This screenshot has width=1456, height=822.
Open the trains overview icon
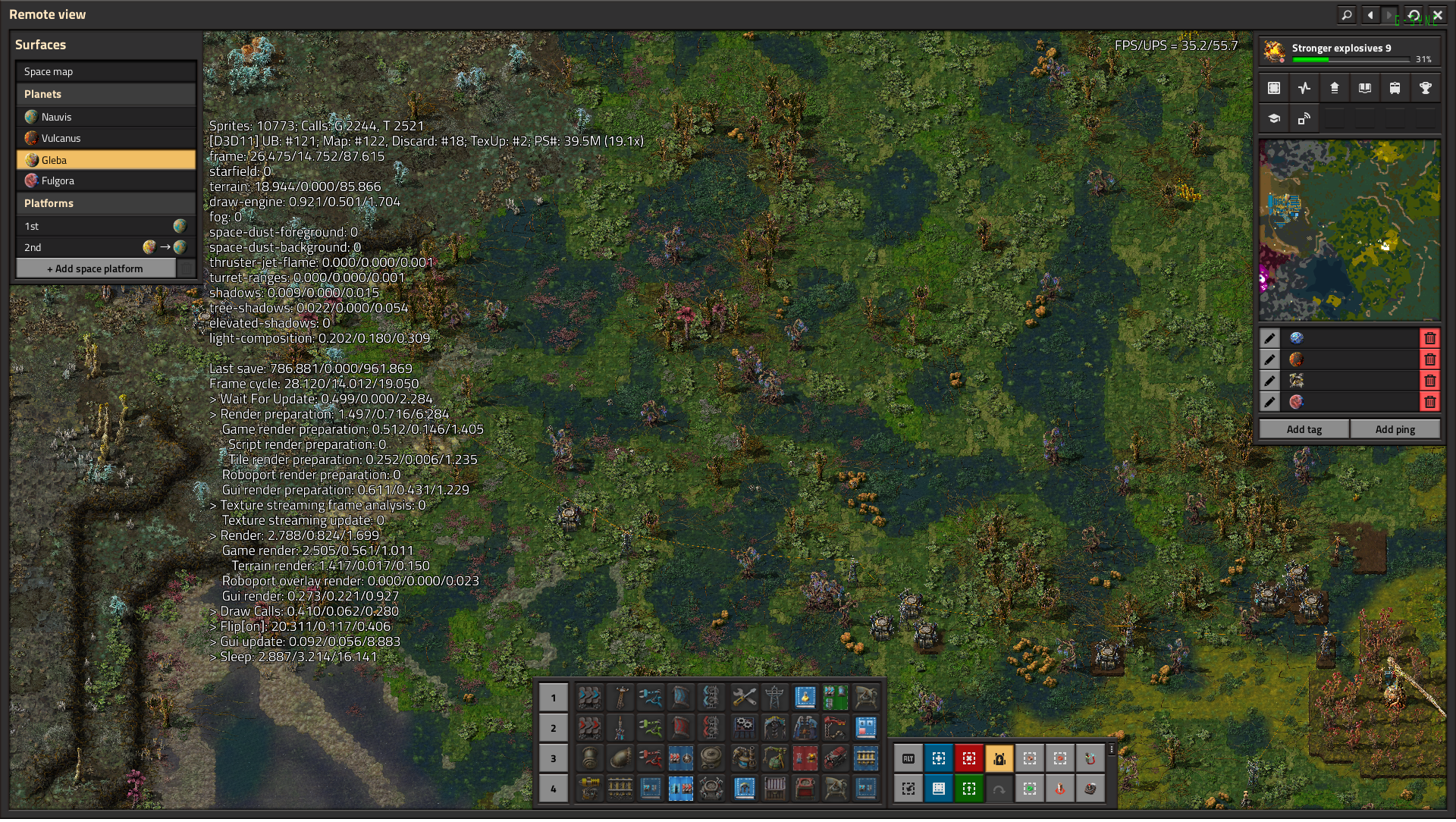pos(1395,89)
